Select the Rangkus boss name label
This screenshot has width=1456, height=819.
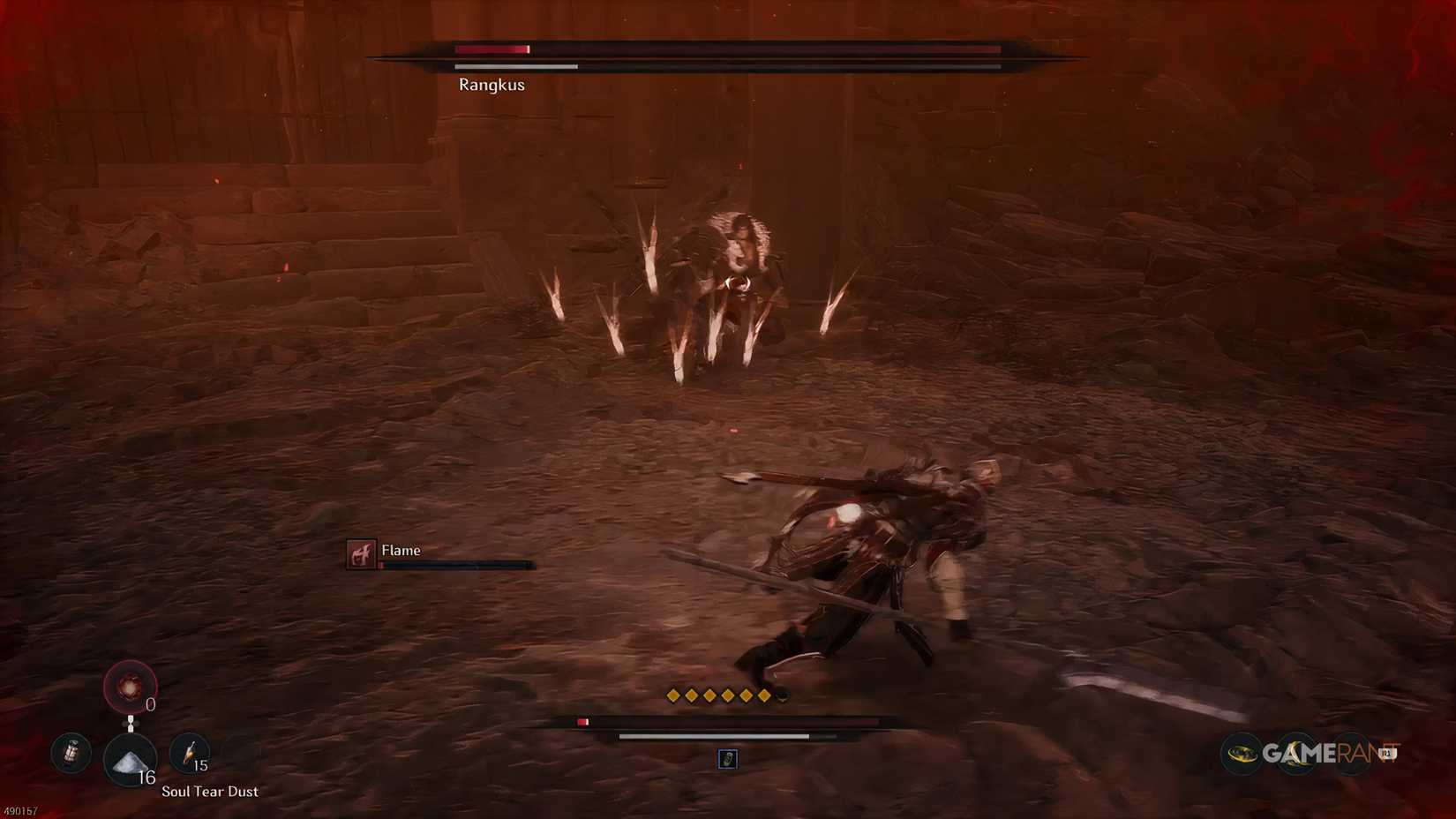tap(492, 85)
